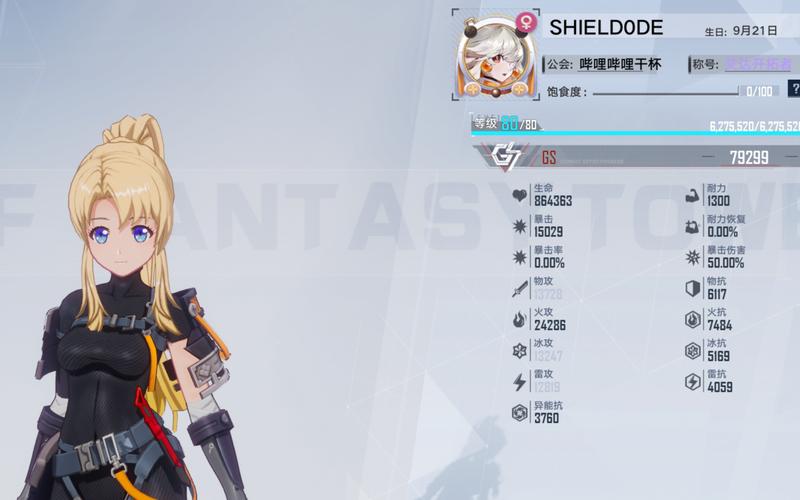
Task: Open the question mark help button
Action: click(x=794, y=89)
